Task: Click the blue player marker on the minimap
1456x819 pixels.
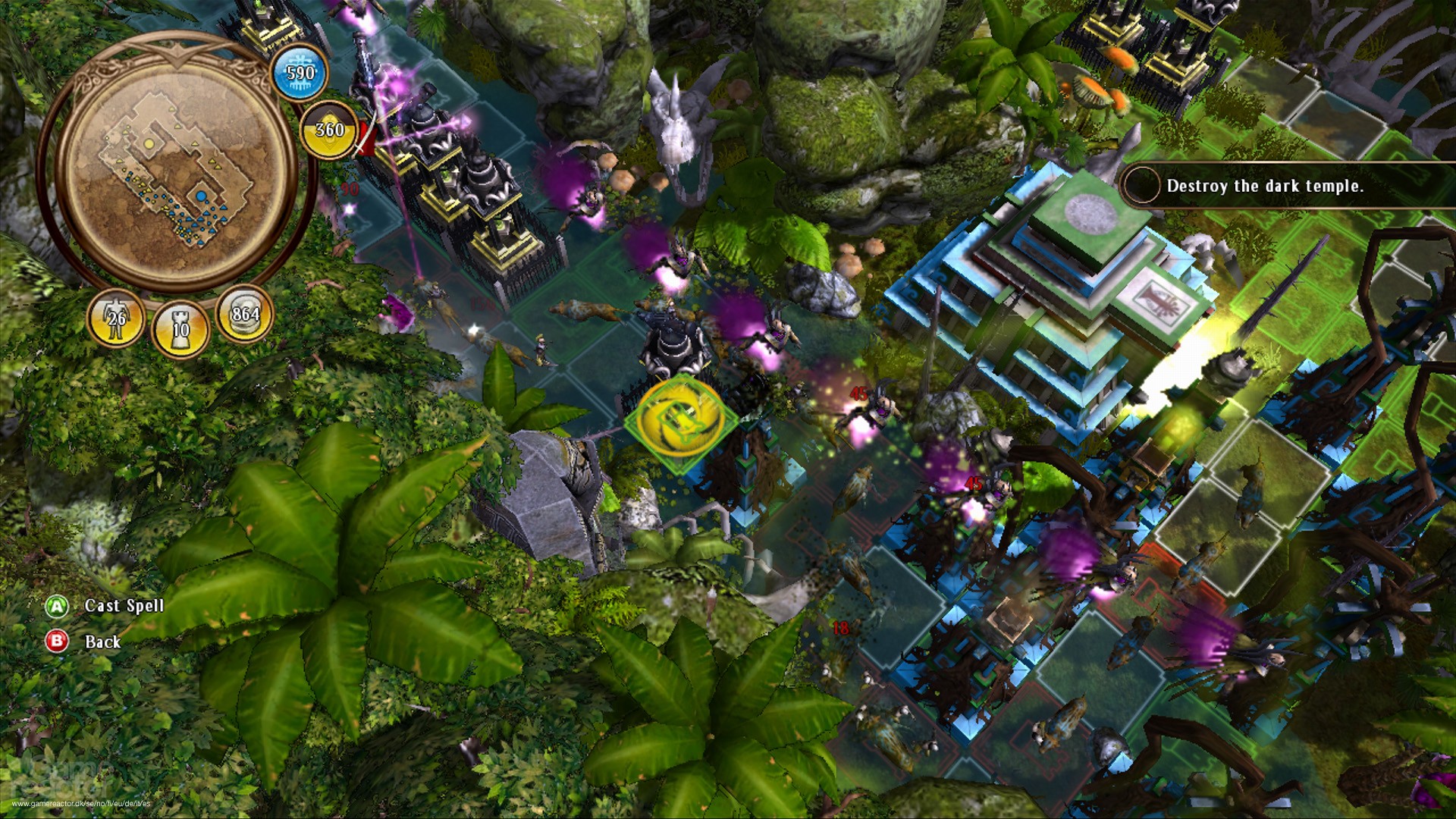Action: (201, 196)
